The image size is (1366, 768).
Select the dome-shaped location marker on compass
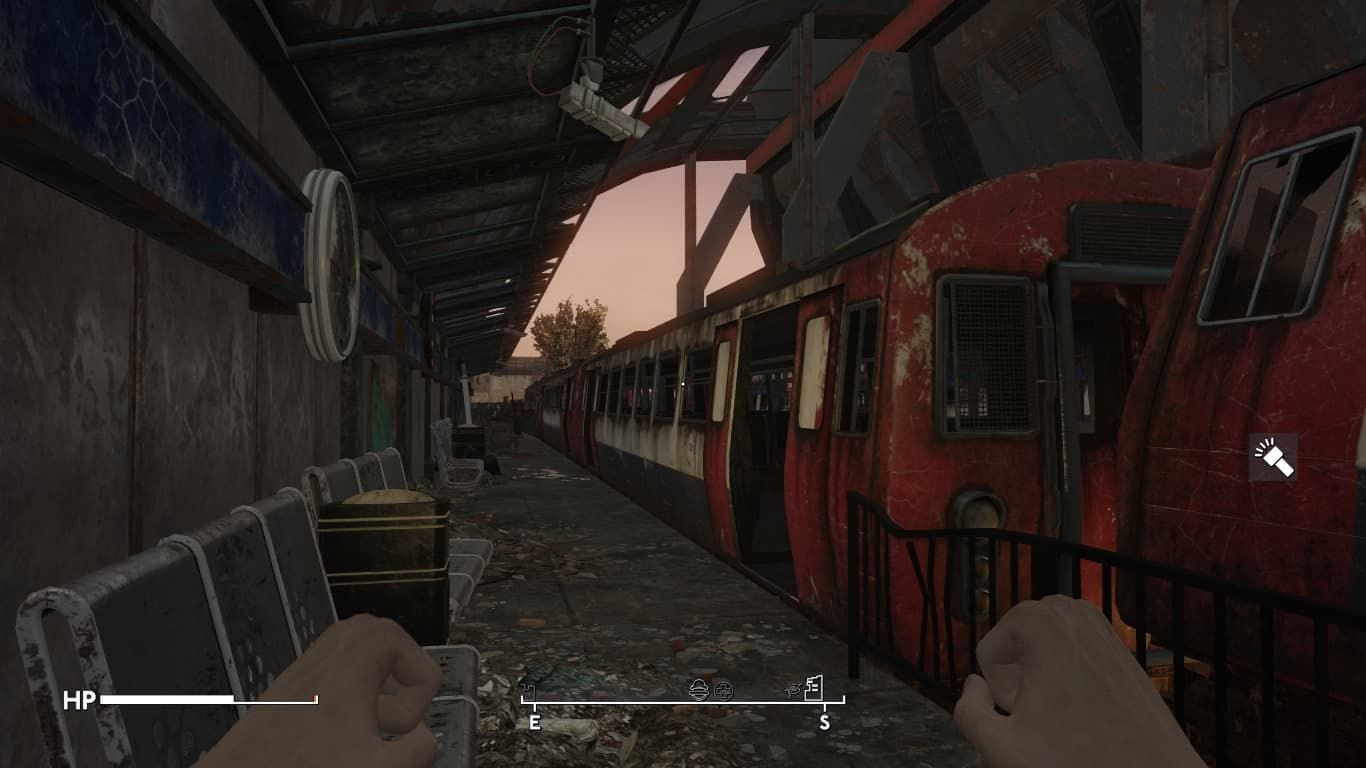pos(699,691)
